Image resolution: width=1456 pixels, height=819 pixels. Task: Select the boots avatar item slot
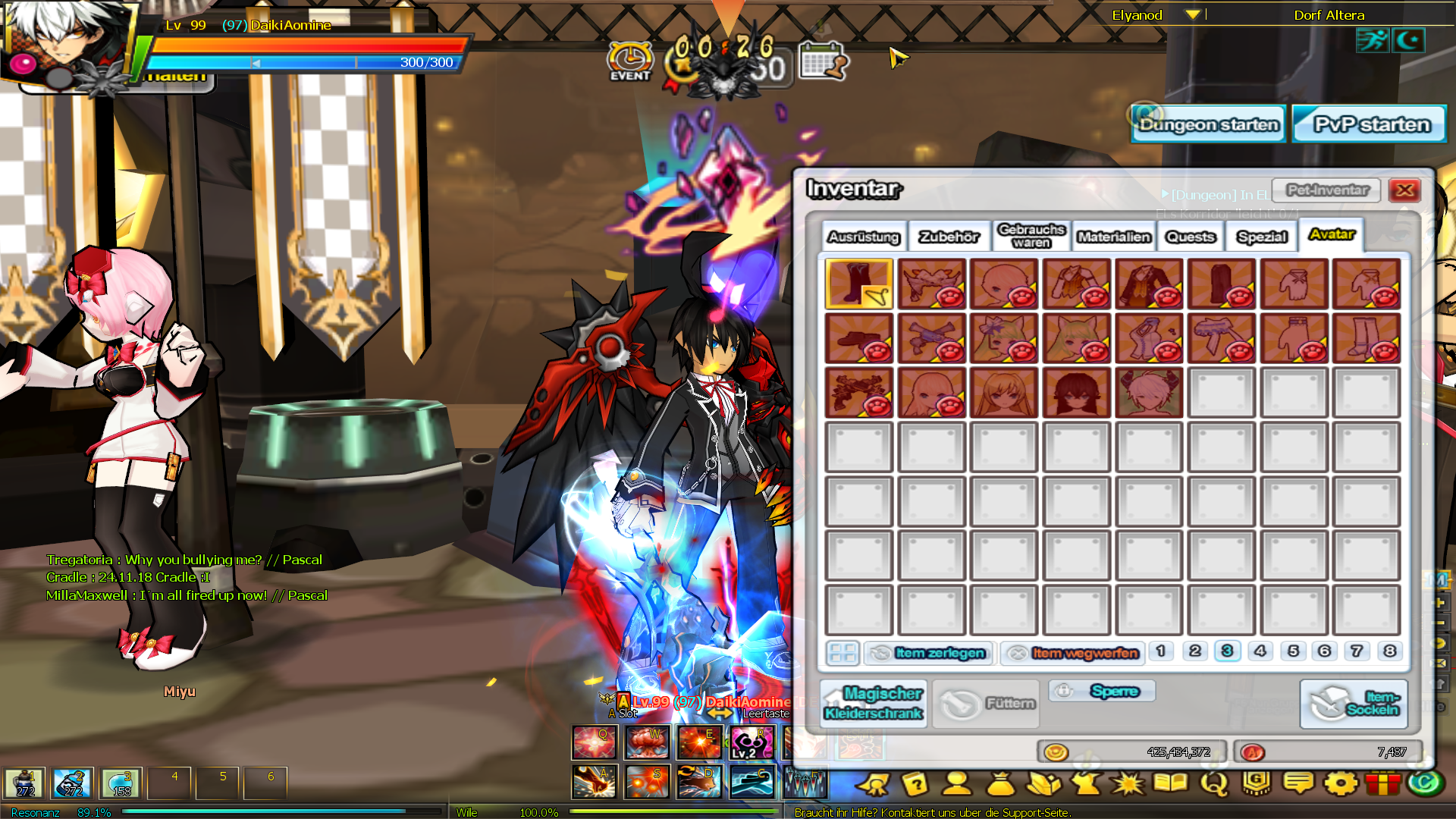859,284
